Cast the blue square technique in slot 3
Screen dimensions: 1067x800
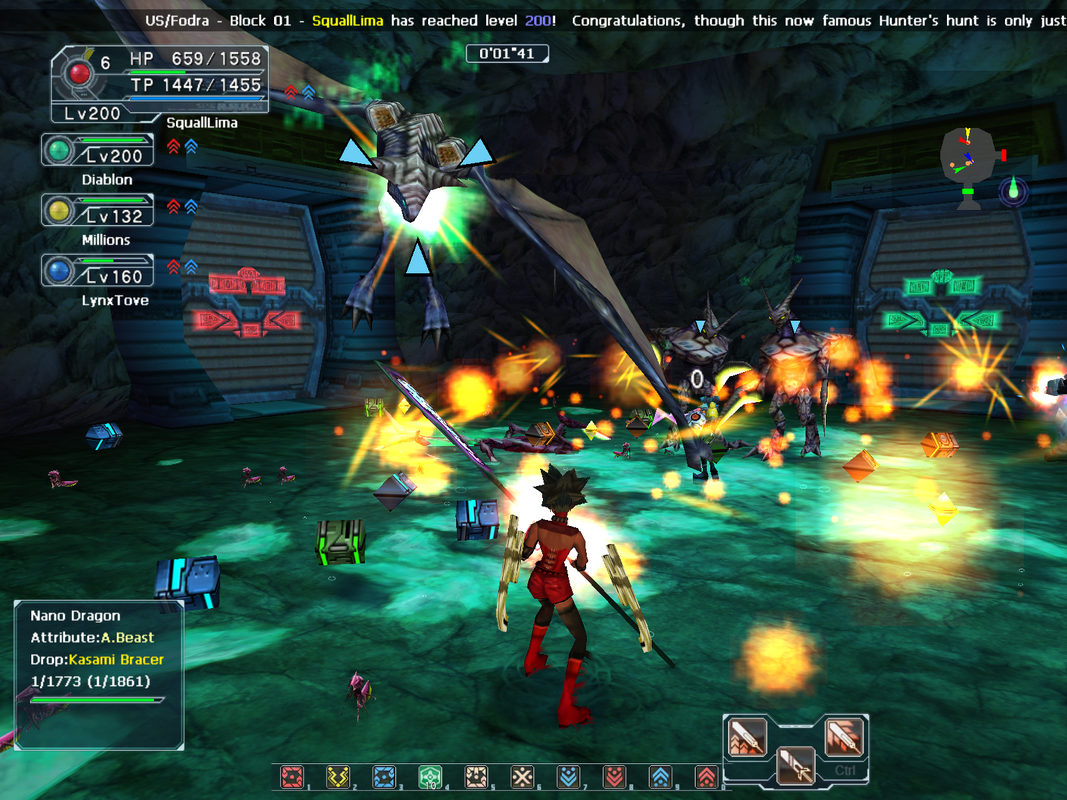click(384, 777)
